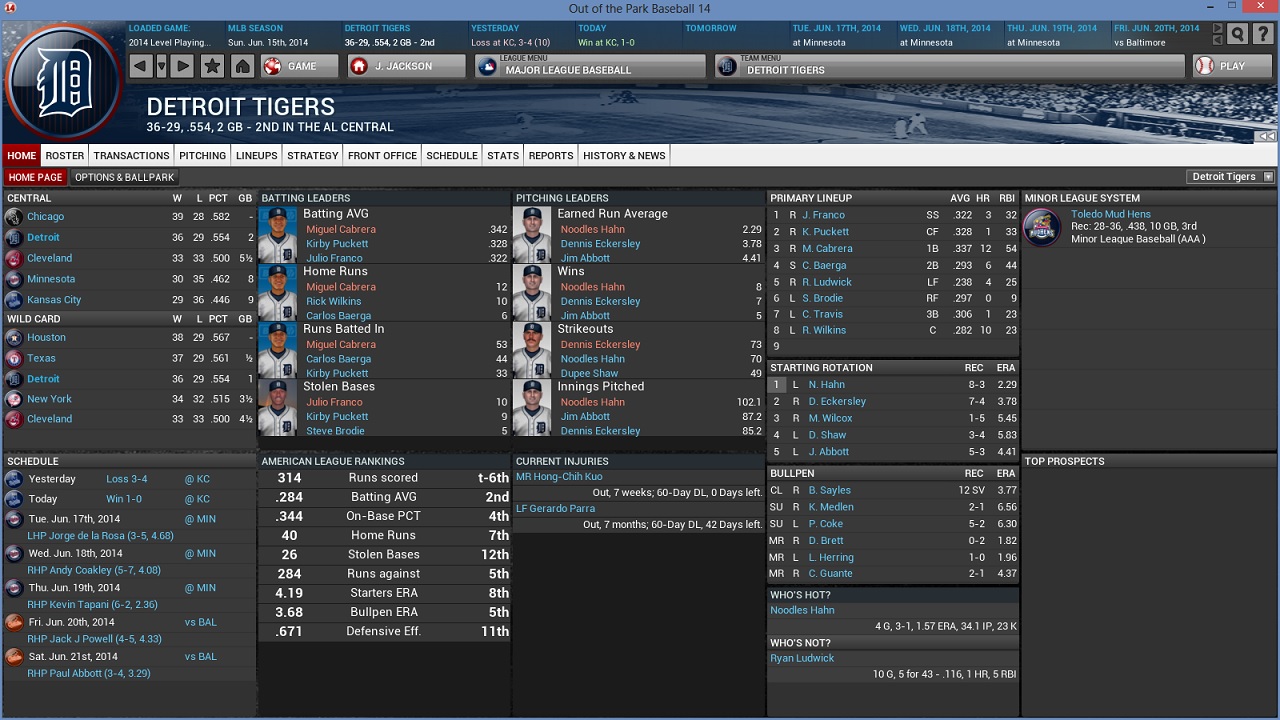Select injured player Gerardo Parra
The height and width of the screenshot is (720, 1280).
click(555, 508)
